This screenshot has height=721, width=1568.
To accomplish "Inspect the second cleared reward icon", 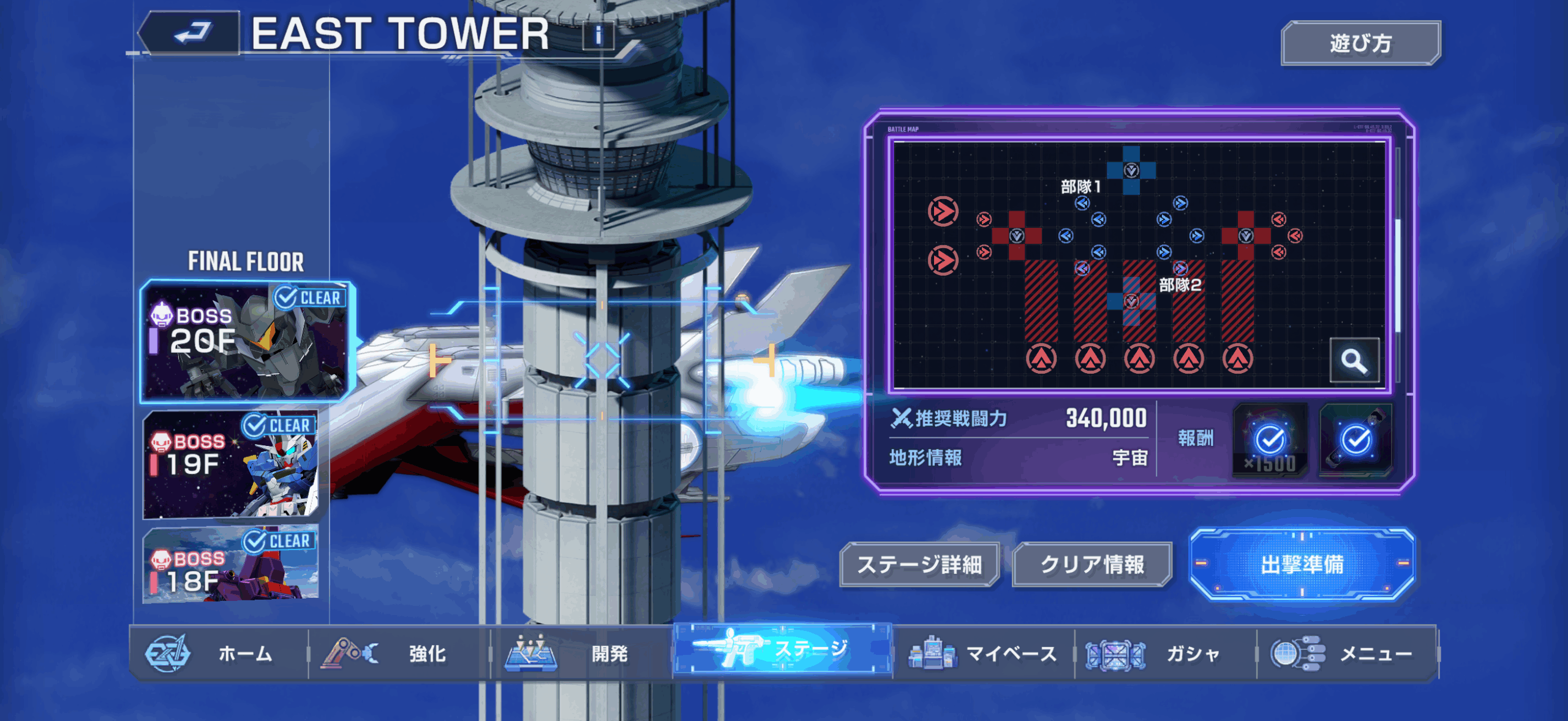I will 1356,440.
